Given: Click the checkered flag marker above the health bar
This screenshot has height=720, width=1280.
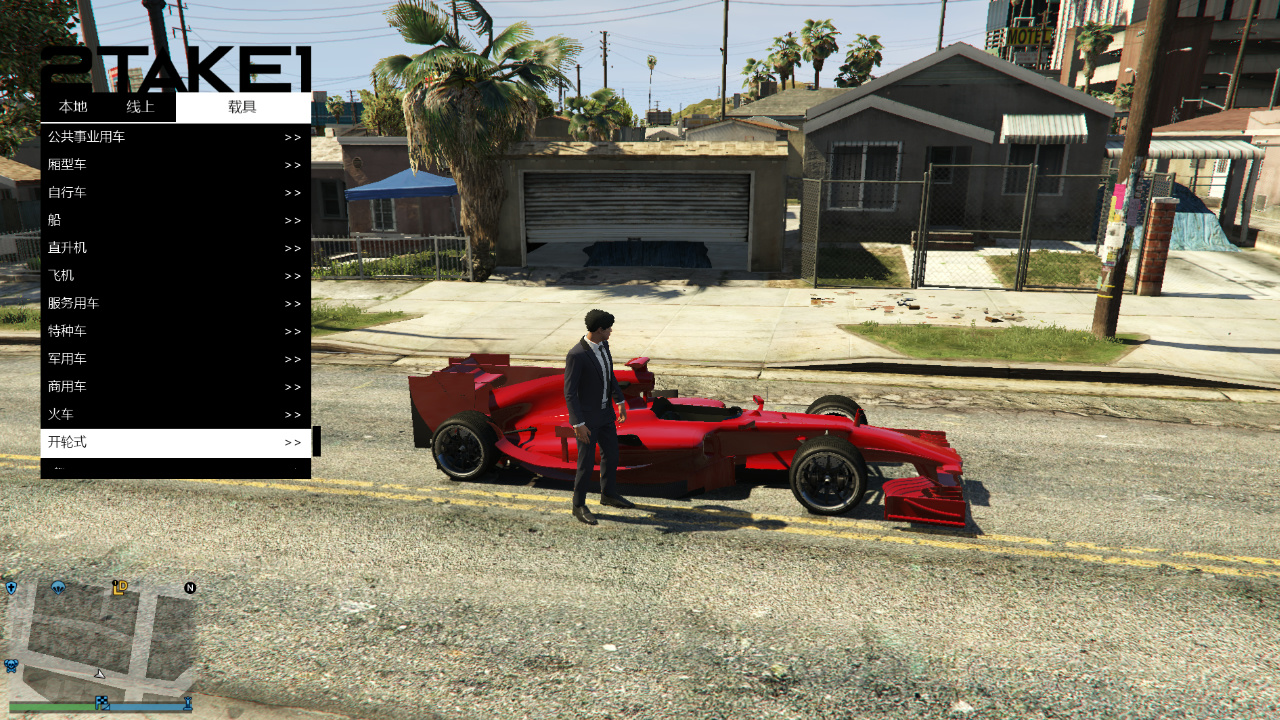Looking at the screenshot, I should tap(102, 702).
